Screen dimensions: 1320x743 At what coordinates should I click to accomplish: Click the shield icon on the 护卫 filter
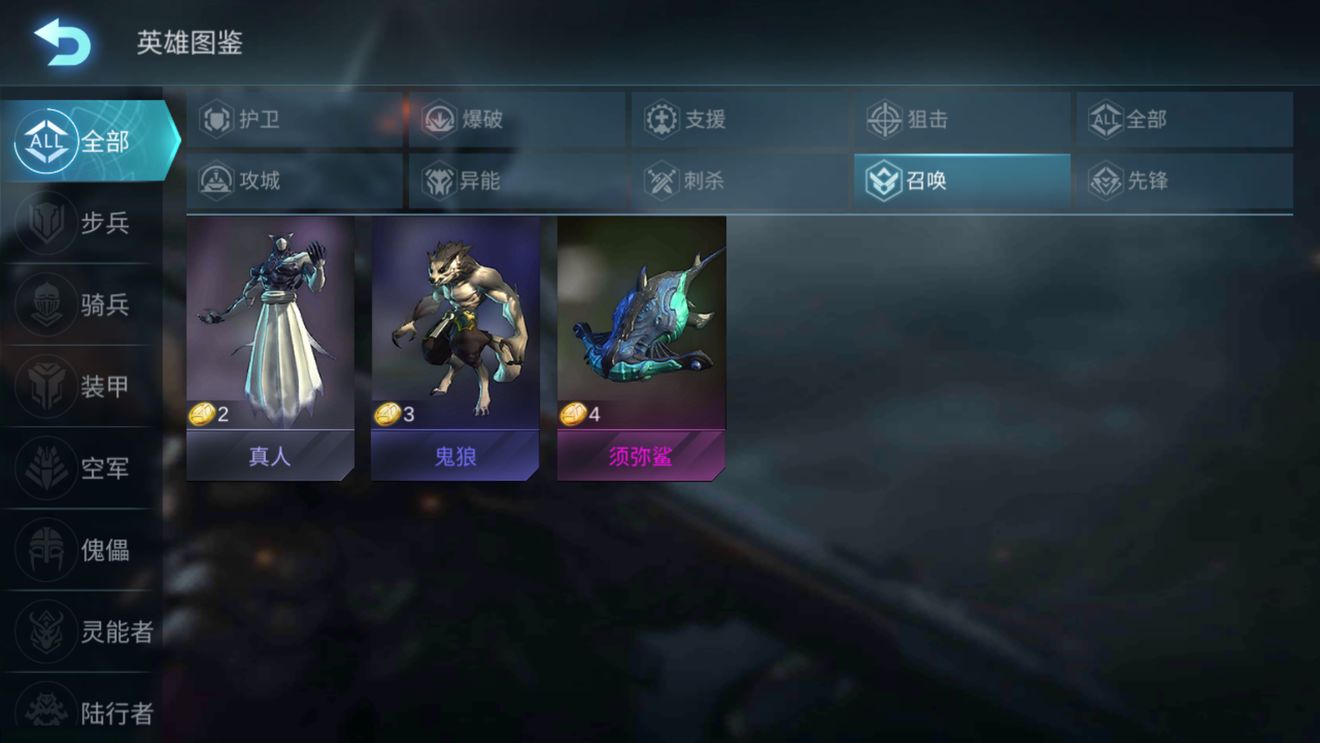click(x=215, y=119)
